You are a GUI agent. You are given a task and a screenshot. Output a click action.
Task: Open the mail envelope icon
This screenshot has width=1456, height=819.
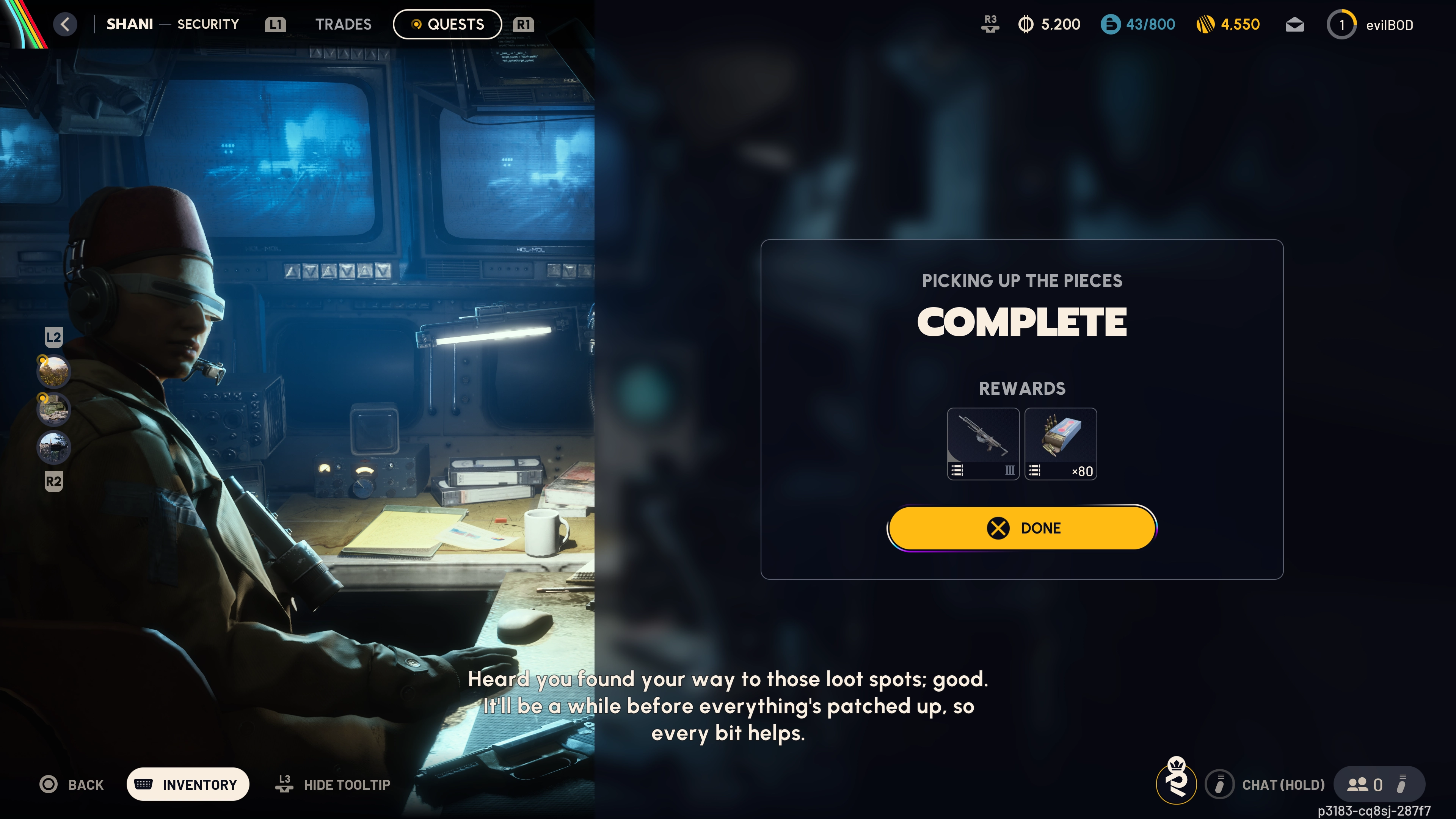pyautogui.click(x=1294, y=24)
